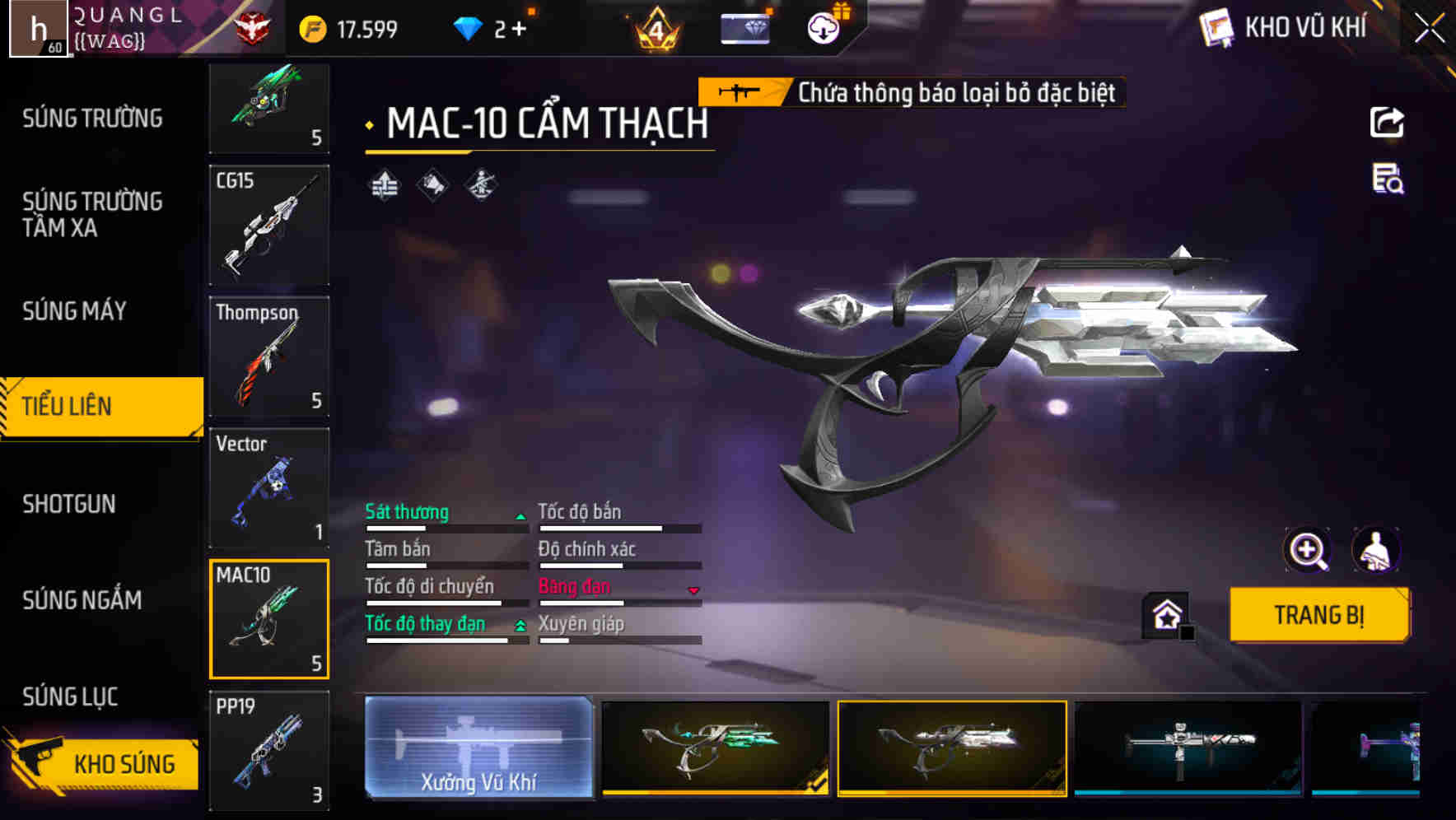Viewport: 1456px width, 820px height.
Task: Open the document search icon
Action: 1387,179
